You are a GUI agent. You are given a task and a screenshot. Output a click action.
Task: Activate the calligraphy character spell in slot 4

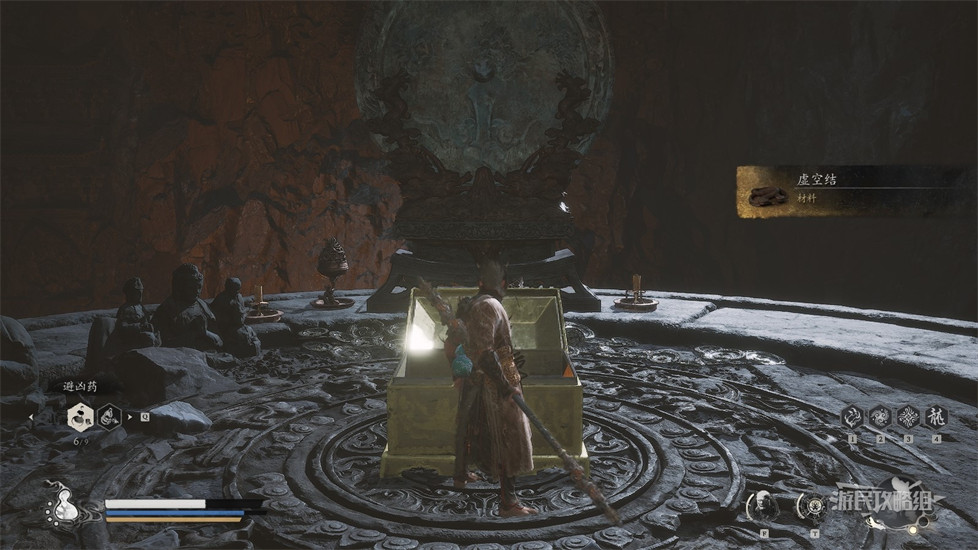click(x=936, y=417)
